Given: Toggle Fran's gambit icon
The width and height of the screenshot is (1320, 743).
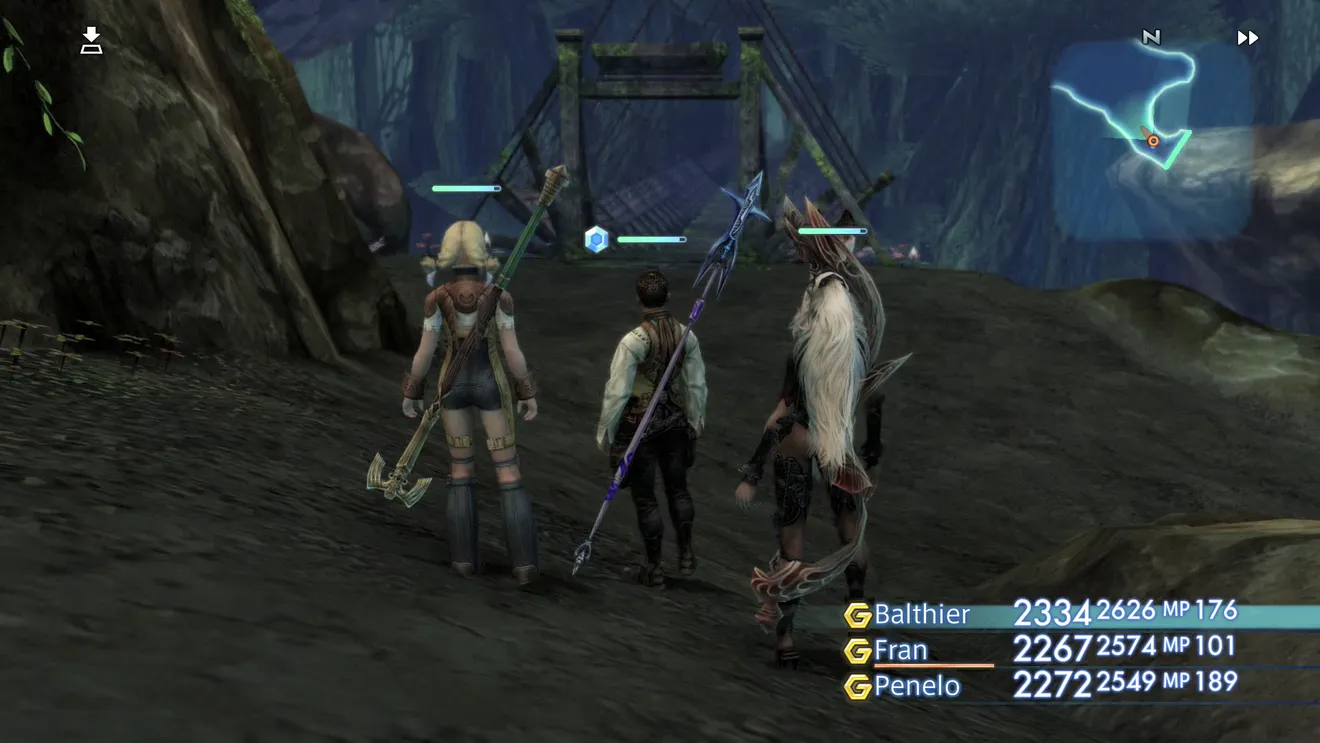Looking at the screenshot, I should [857, 651].
